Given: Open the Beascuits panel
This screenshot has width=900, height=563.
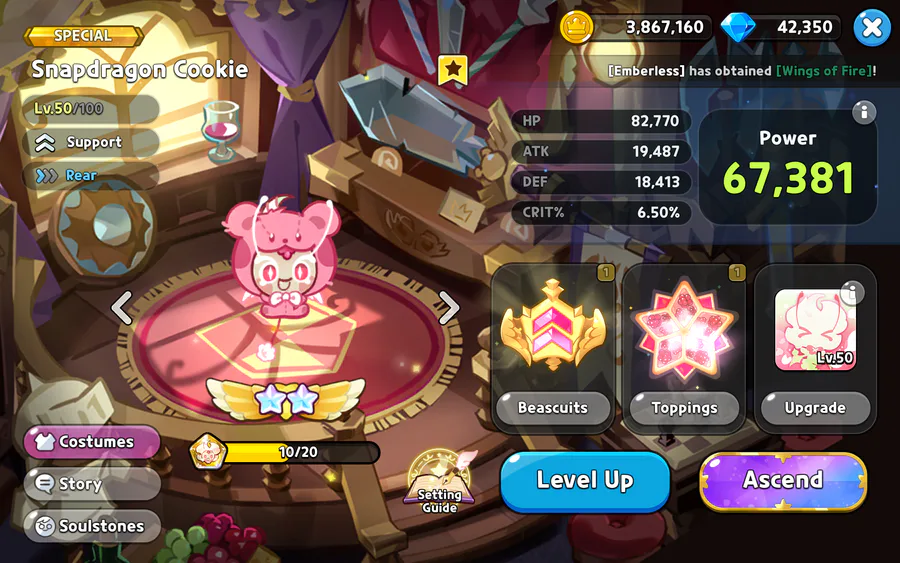Looking at the screenshot, I should coord(553,347).
